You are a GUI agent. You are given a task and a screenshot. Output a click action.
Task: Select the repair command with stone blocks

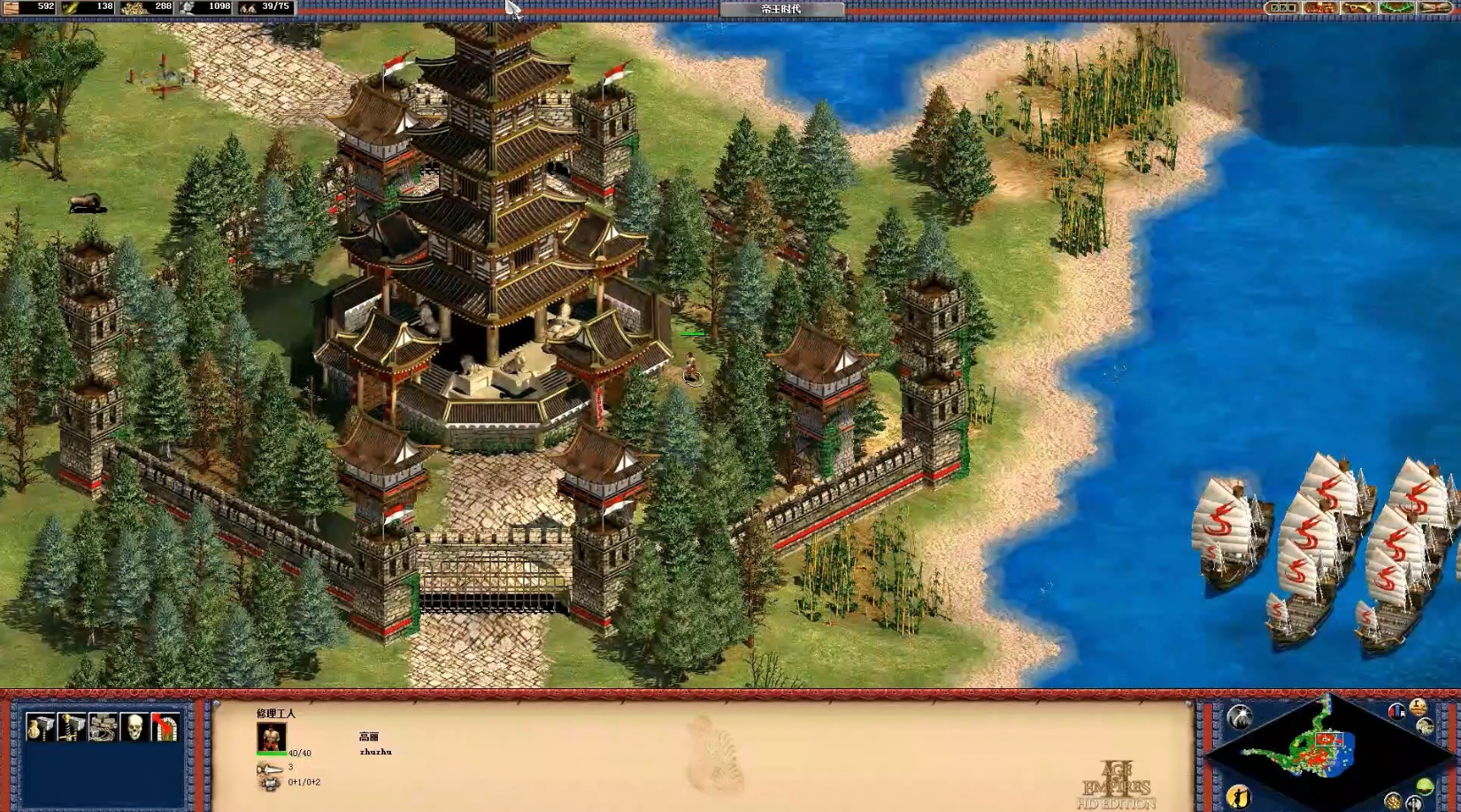(x=103, y=727)
